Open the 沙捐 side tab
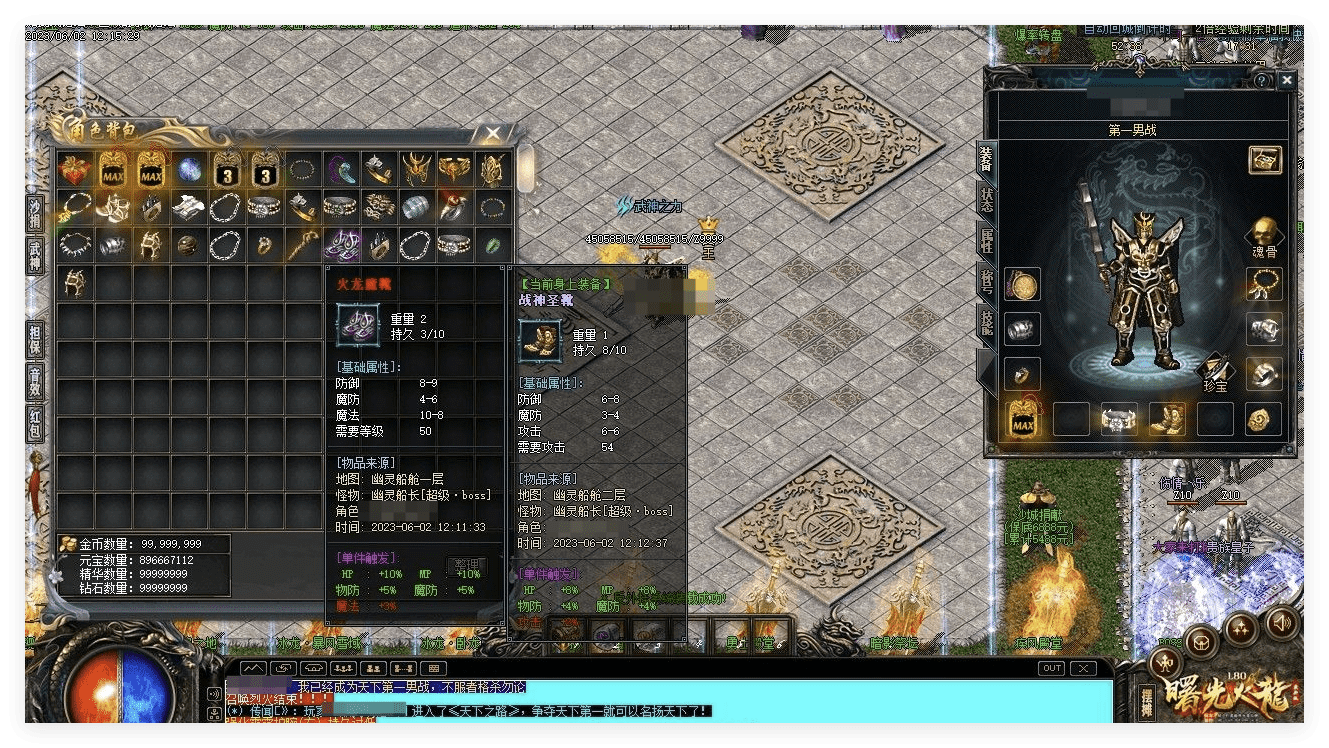Image resolution: width=1329 pixels, height=748 pixels. coord(35,213)
